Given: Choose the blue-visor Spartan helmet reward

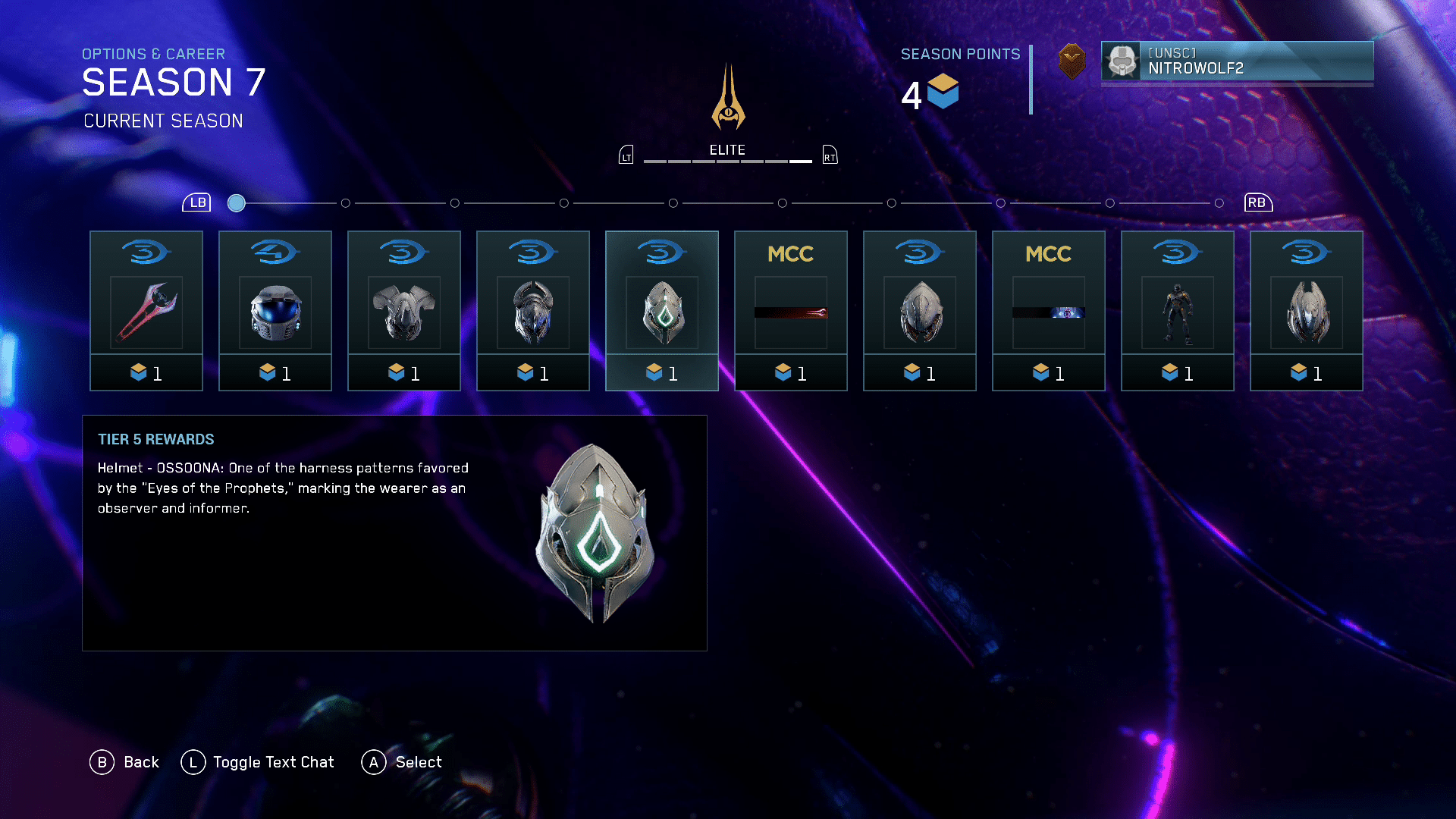Looking at the screenshot, I should point(275,311).
